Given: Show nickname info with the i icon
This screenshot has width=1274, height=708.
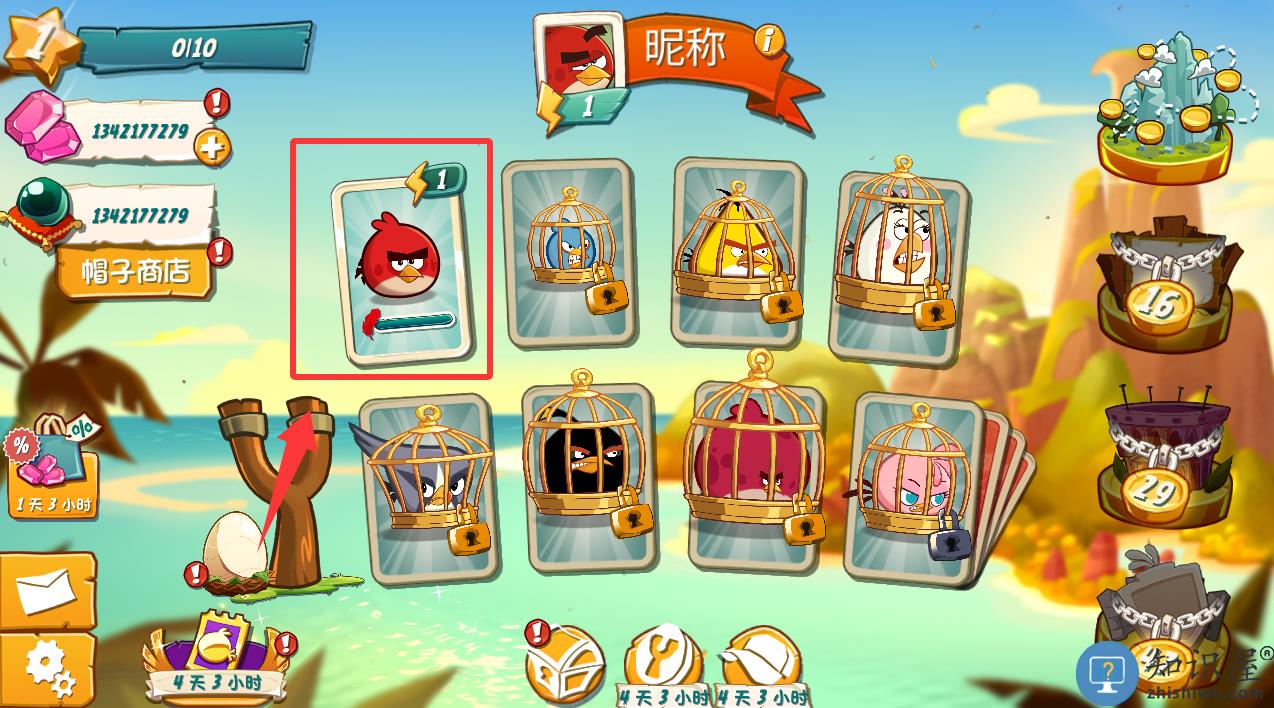Looking at the screenshot, I should click(x=768, y=41).
